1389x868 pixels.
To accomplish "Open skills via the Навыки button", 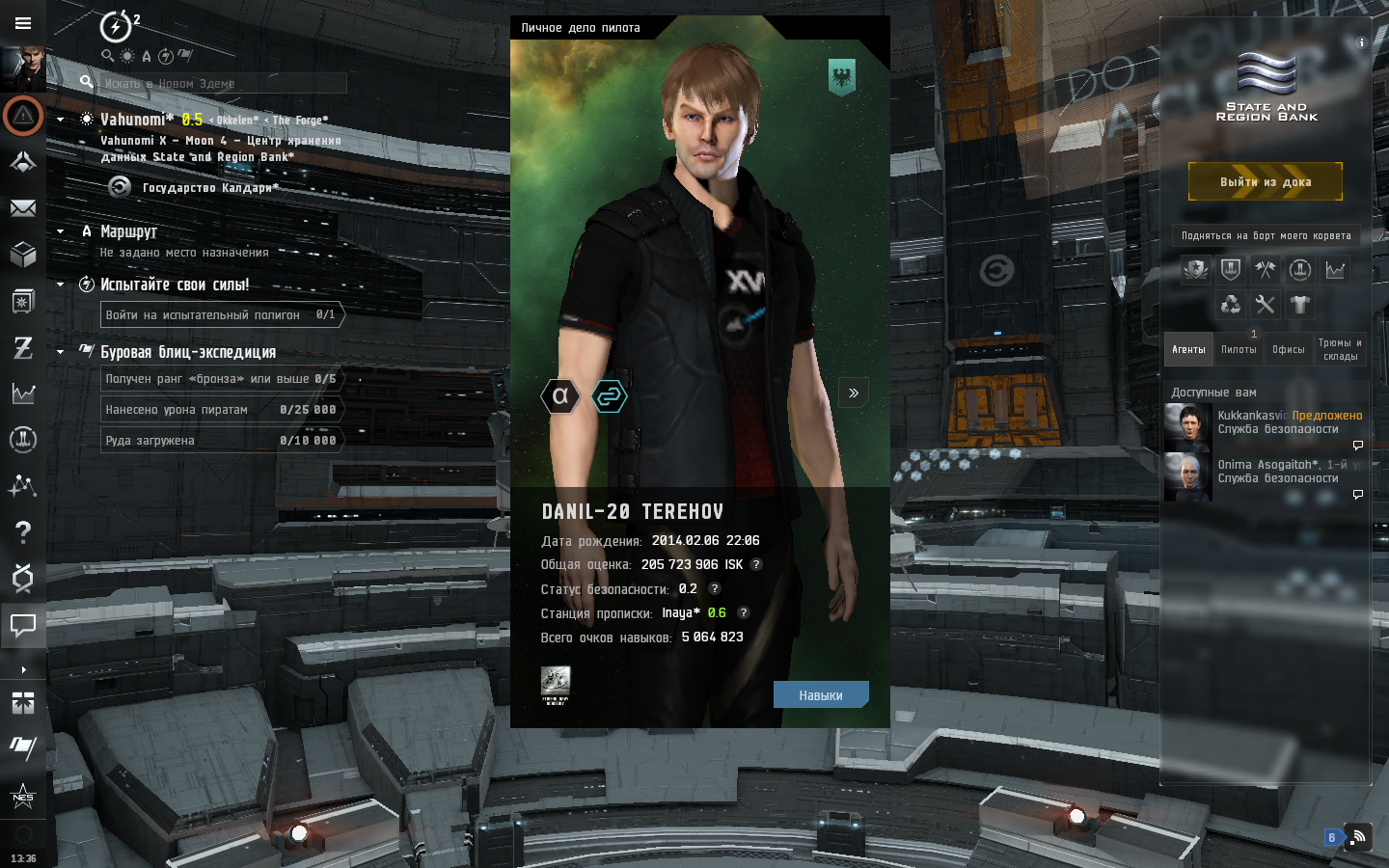I will coord(821,694).
